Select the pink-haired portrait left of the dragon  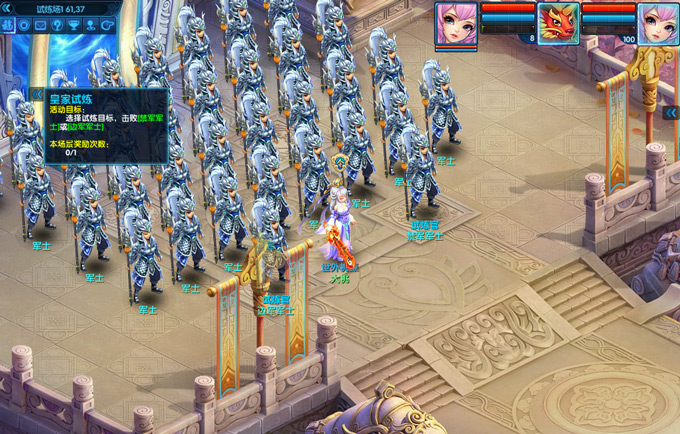[x=456, y=22]
